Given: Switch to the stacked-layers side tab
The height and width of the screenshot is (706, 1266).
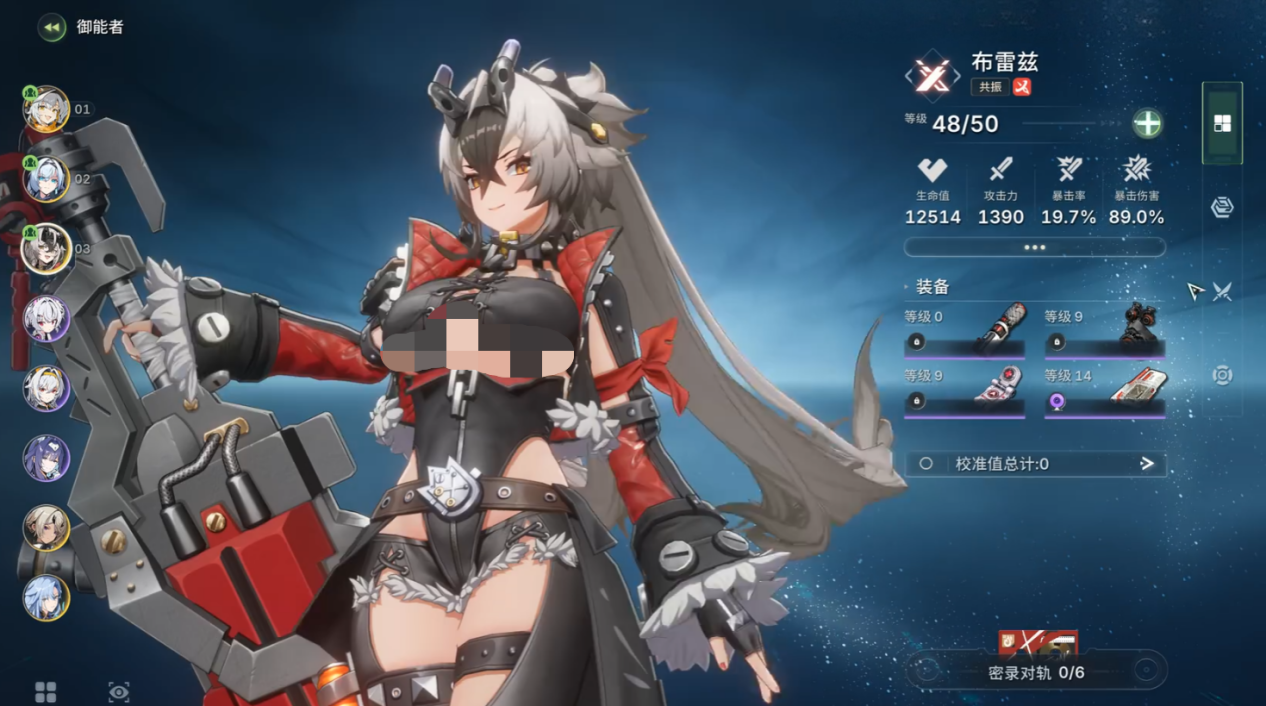Looking at the screenshot, I should 1222,207.
